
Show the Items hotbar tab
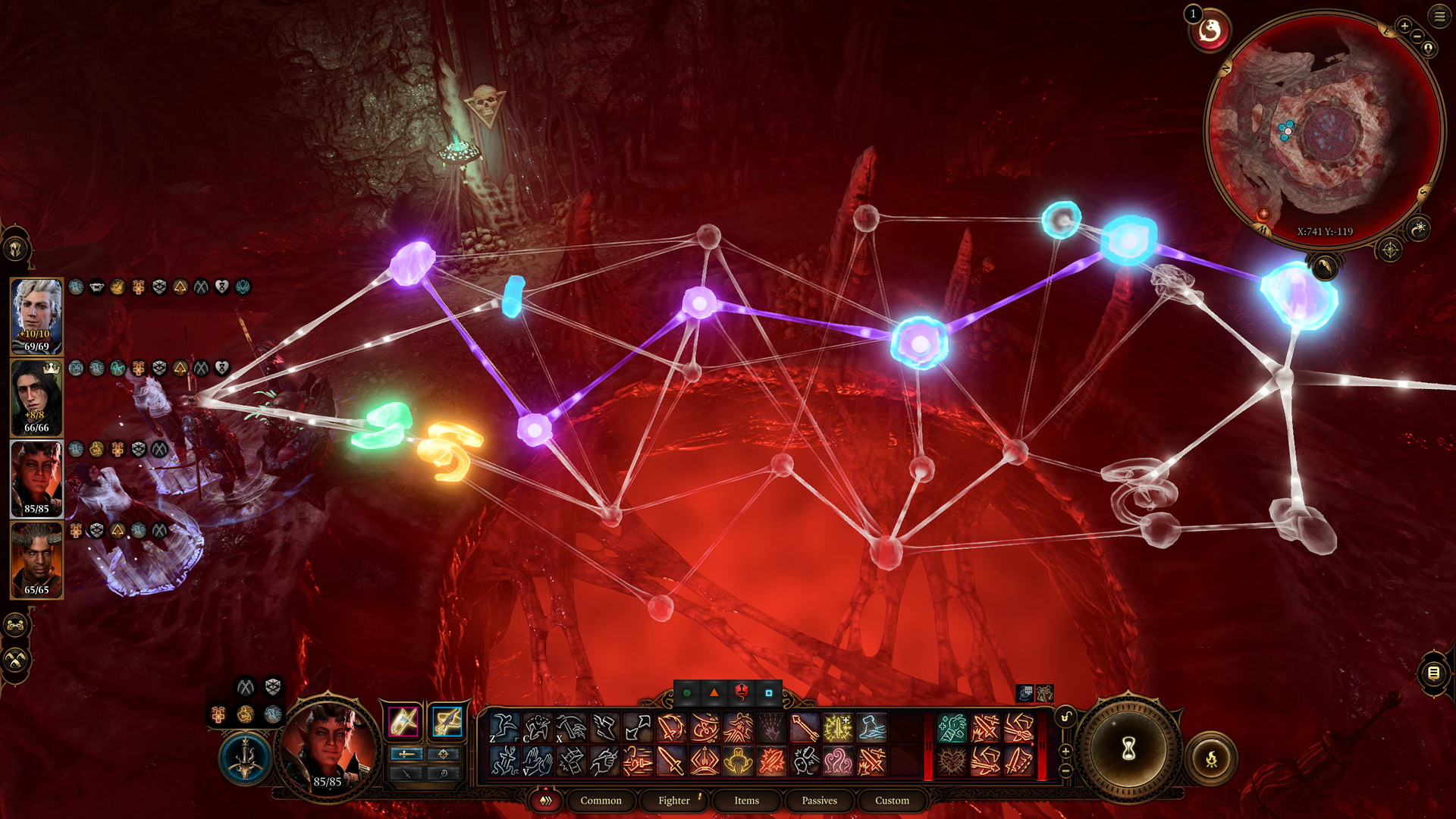pos(746,800)
